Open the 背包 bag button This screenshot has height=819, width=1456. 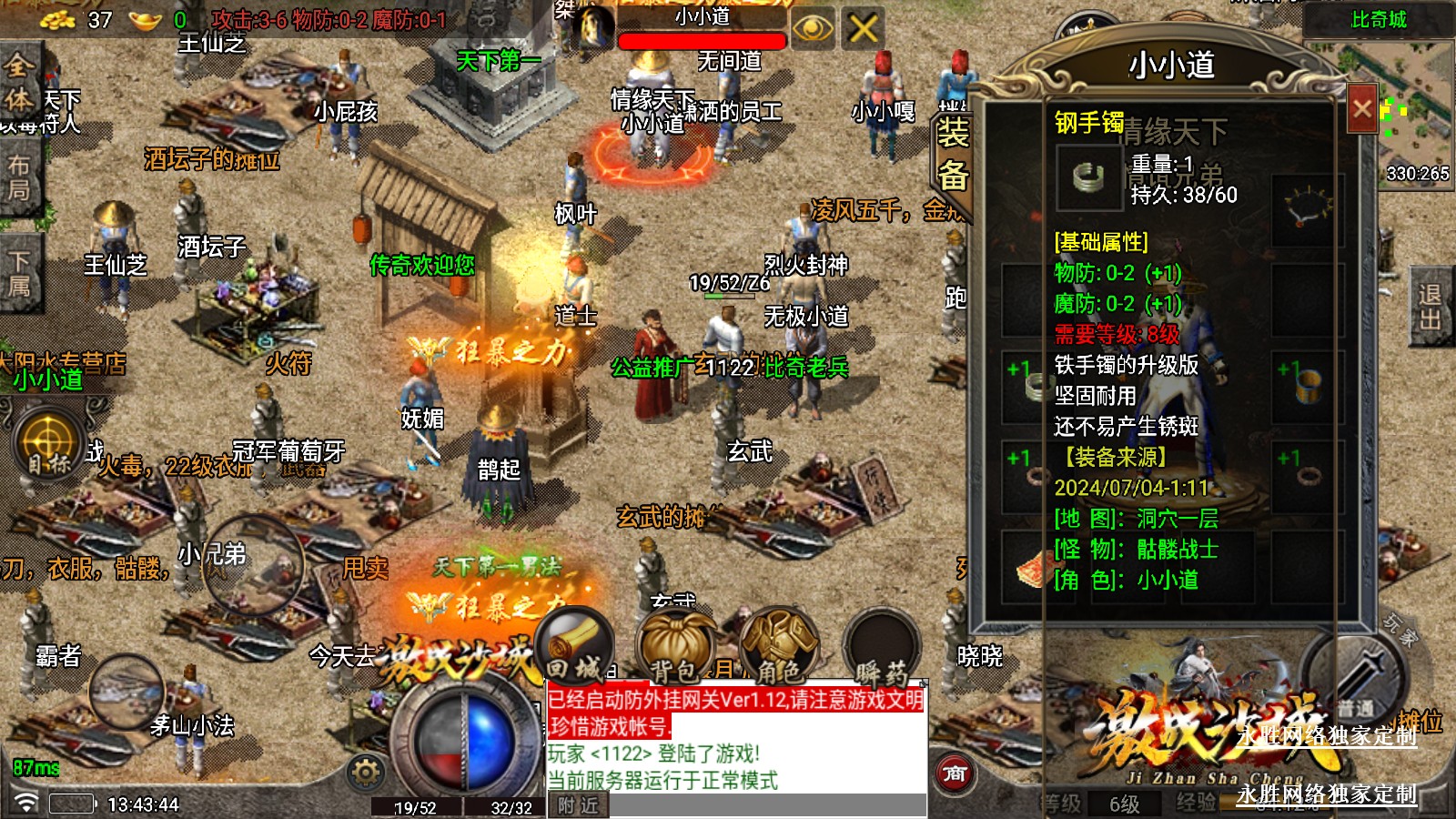click(674, 647)
